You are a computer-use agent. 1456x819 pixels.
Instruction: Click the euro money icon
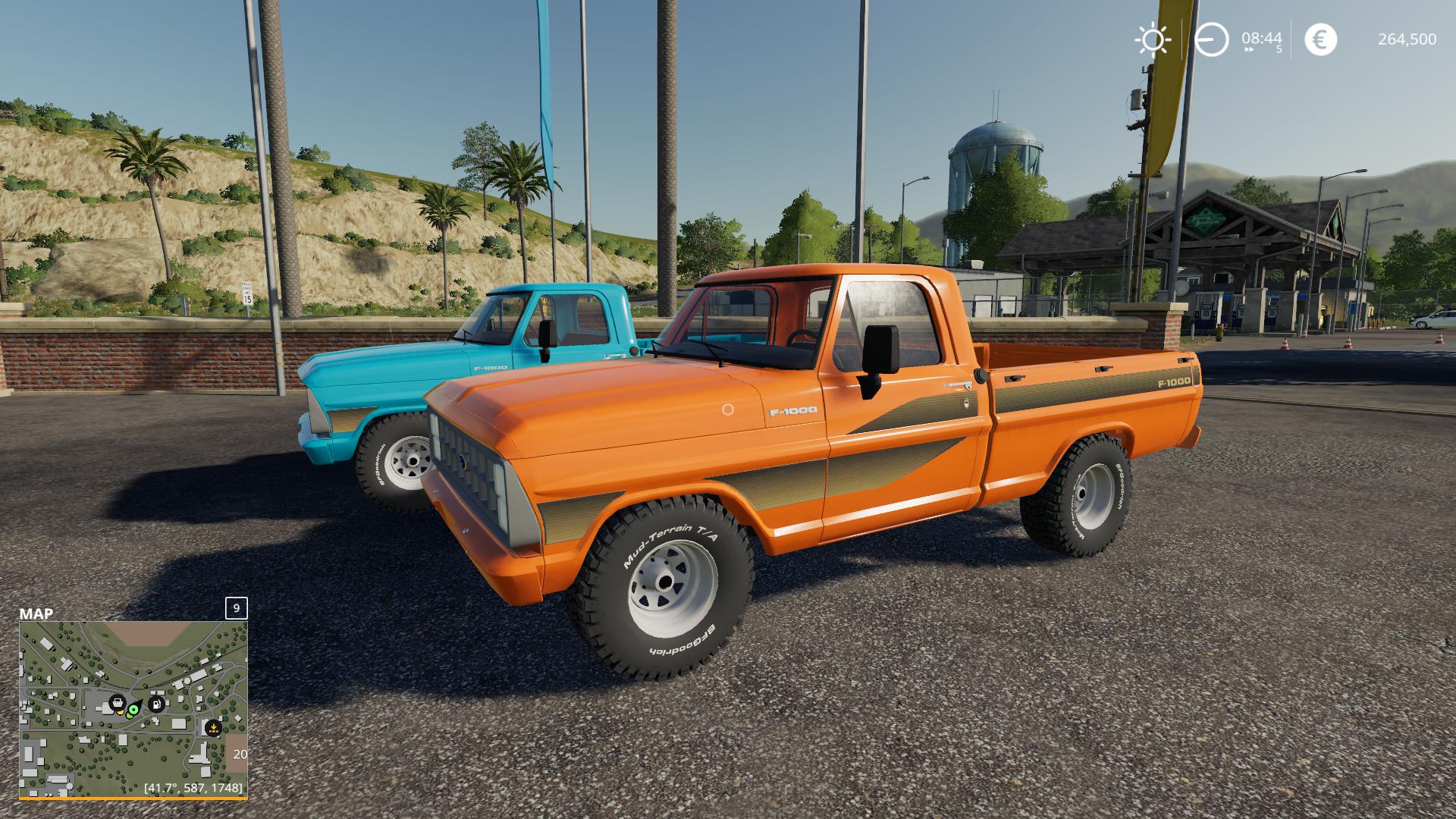point(1320,39)
